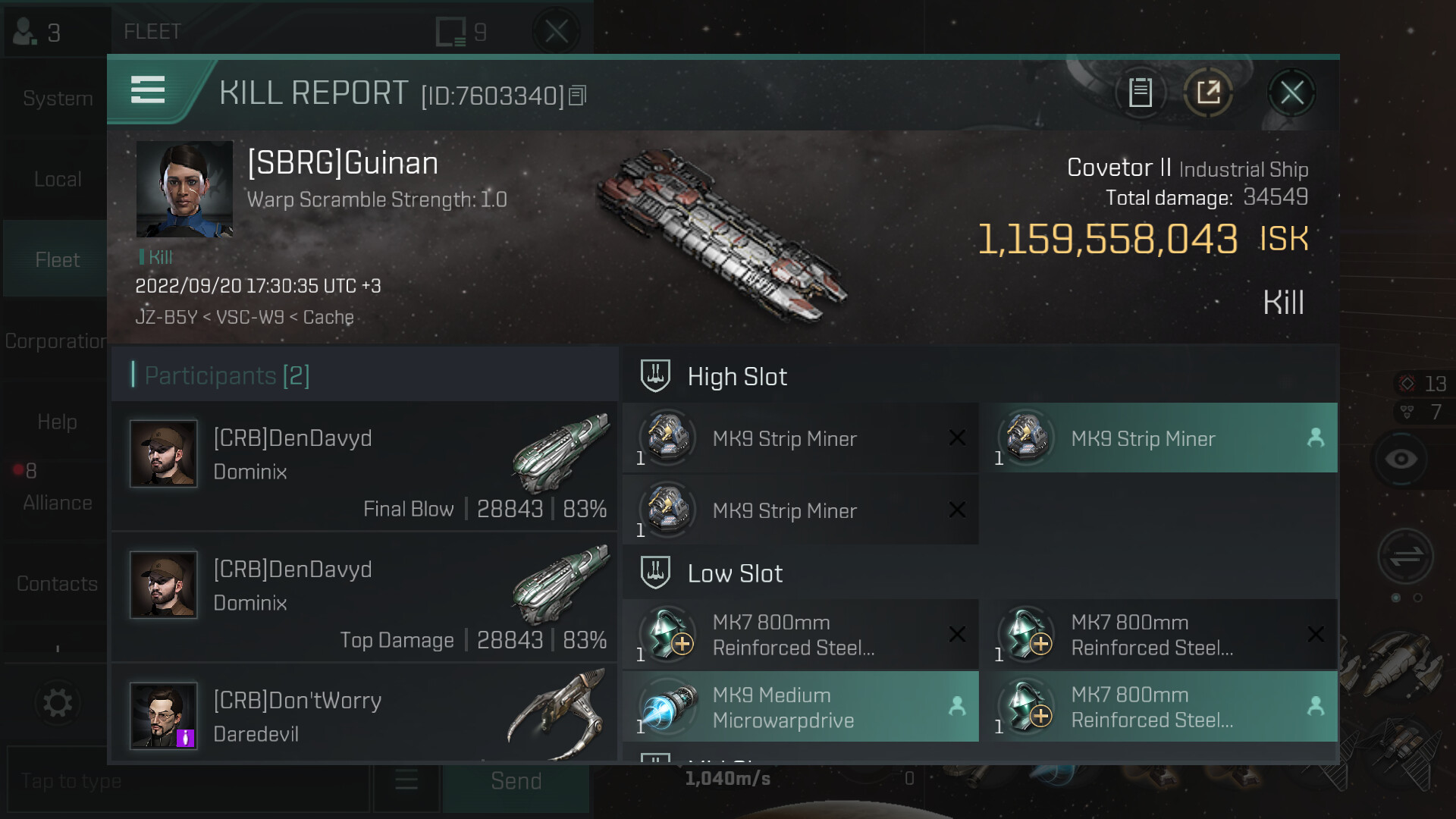1456x819 pixels.
Task: Select the MK9 Medium Microwarpdrive module
Action: click(801, 707)
